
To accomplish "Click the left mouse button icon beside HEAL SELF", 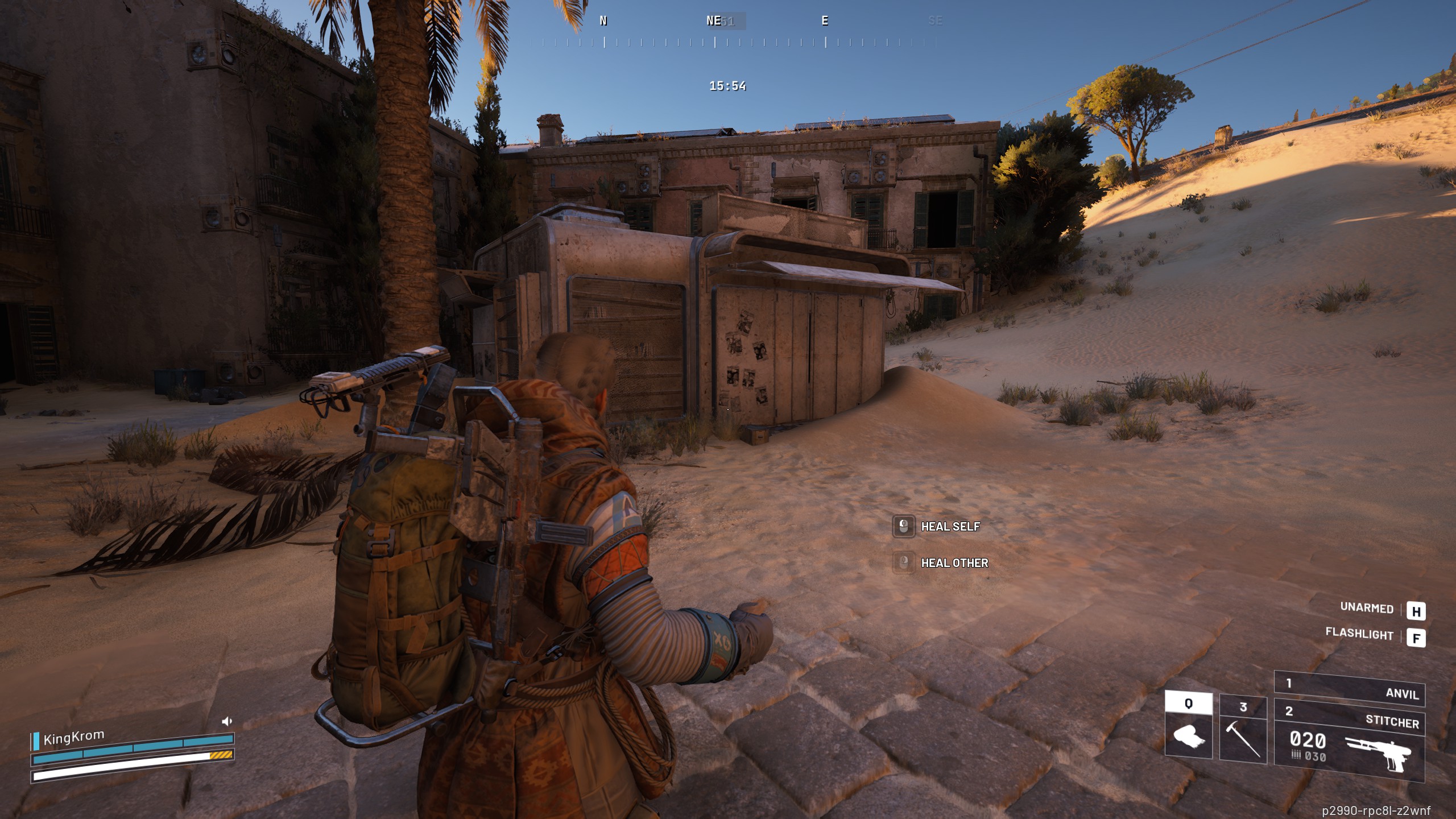I will (x=904, y=526).
